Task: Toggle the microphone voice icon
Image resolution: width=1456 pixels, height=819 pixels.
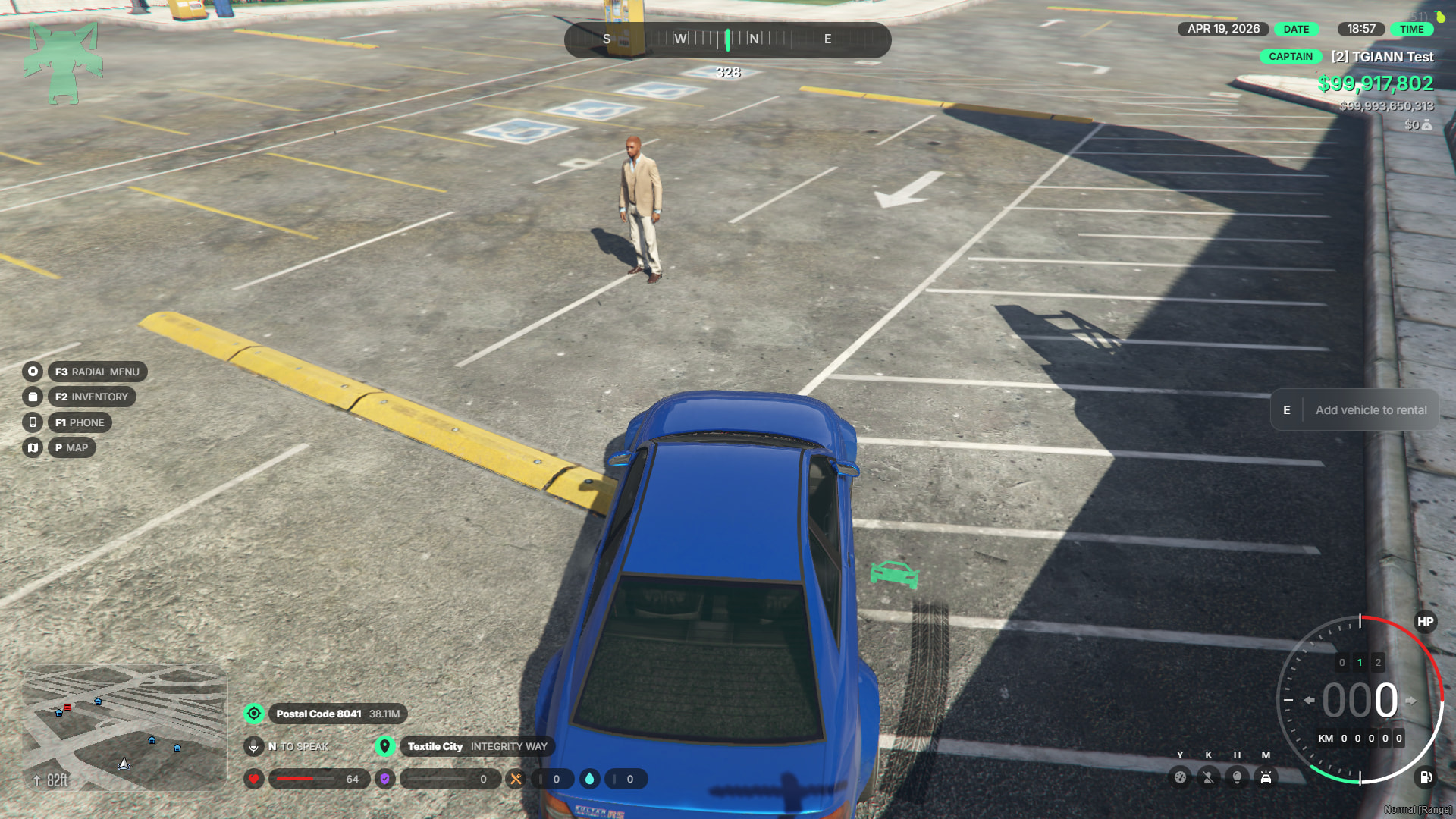Action: pyautogui.click(x=254, y=746)
